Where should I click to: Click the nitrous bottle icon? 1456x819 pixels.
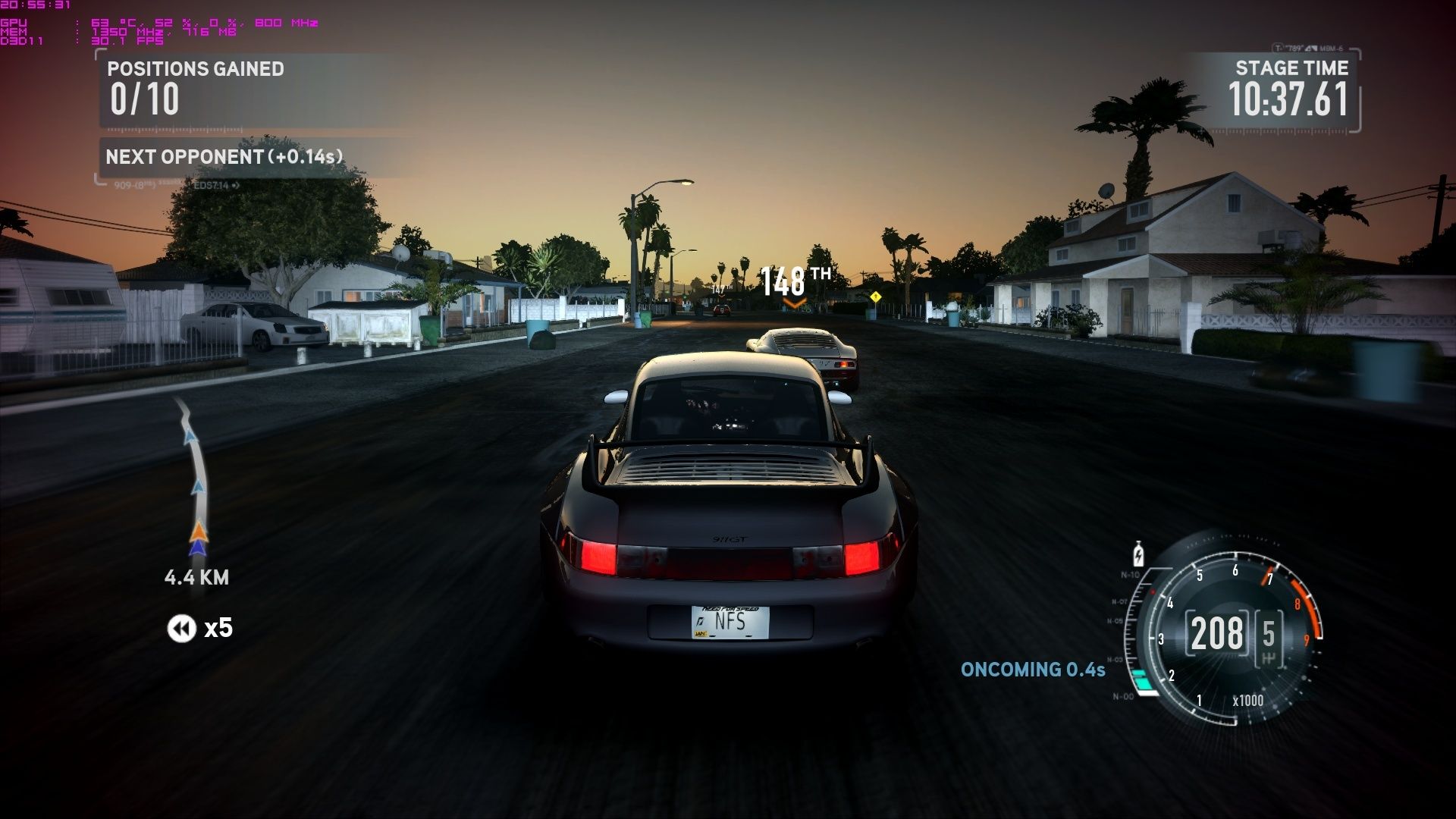tap(1137, 554)
